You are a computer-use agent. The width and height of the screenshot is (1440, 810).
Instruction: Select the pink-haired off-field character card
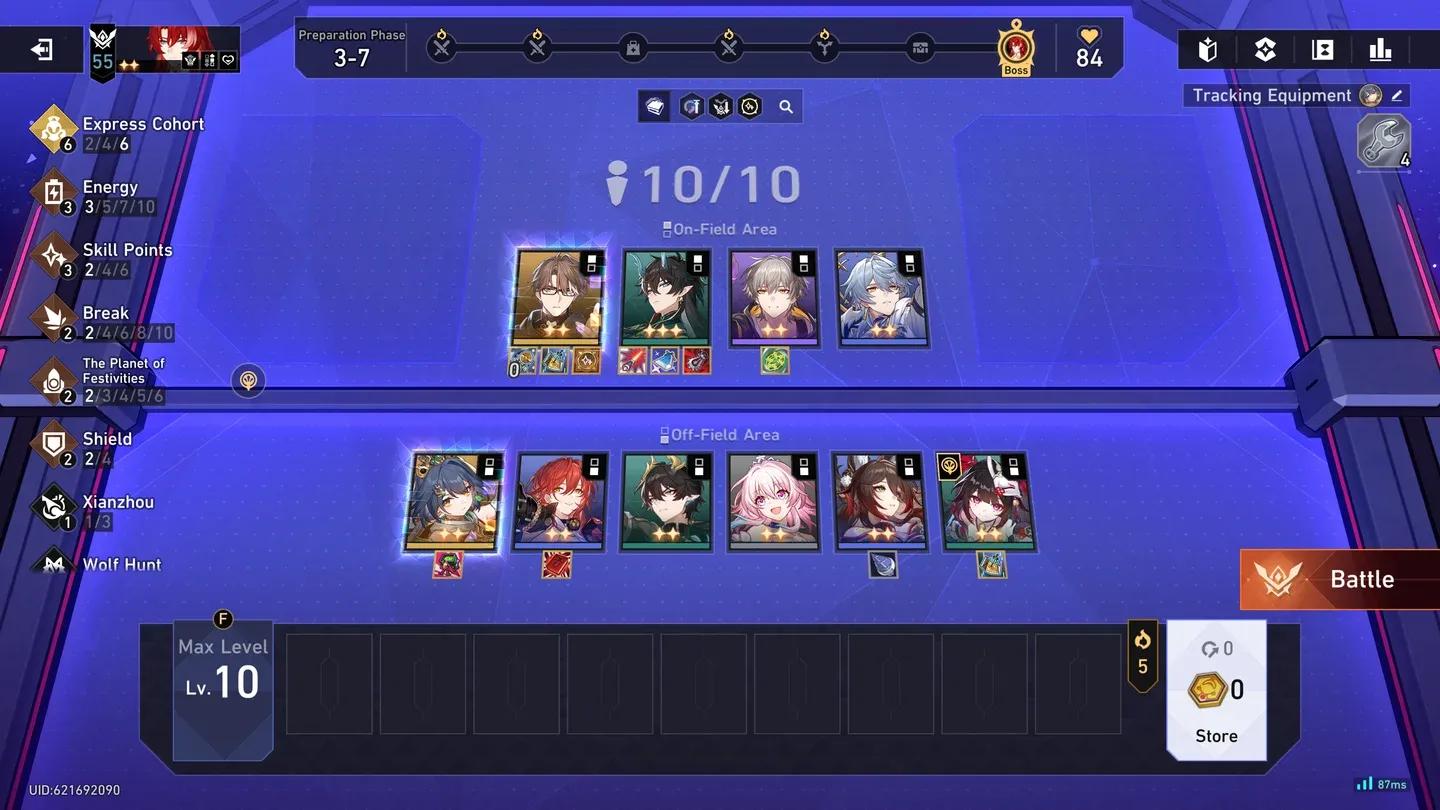pyautogui.click(x=775, y=500)
